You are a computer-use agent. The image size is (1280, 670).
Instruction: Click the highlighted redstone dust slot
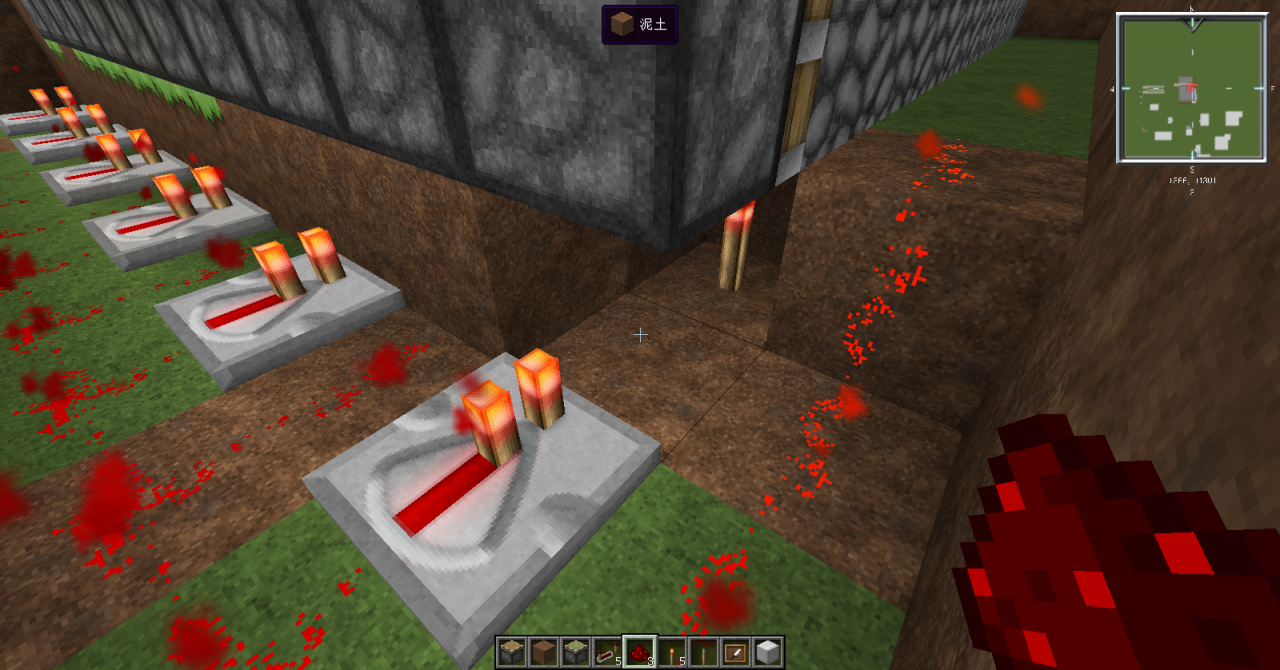[639, 652]
